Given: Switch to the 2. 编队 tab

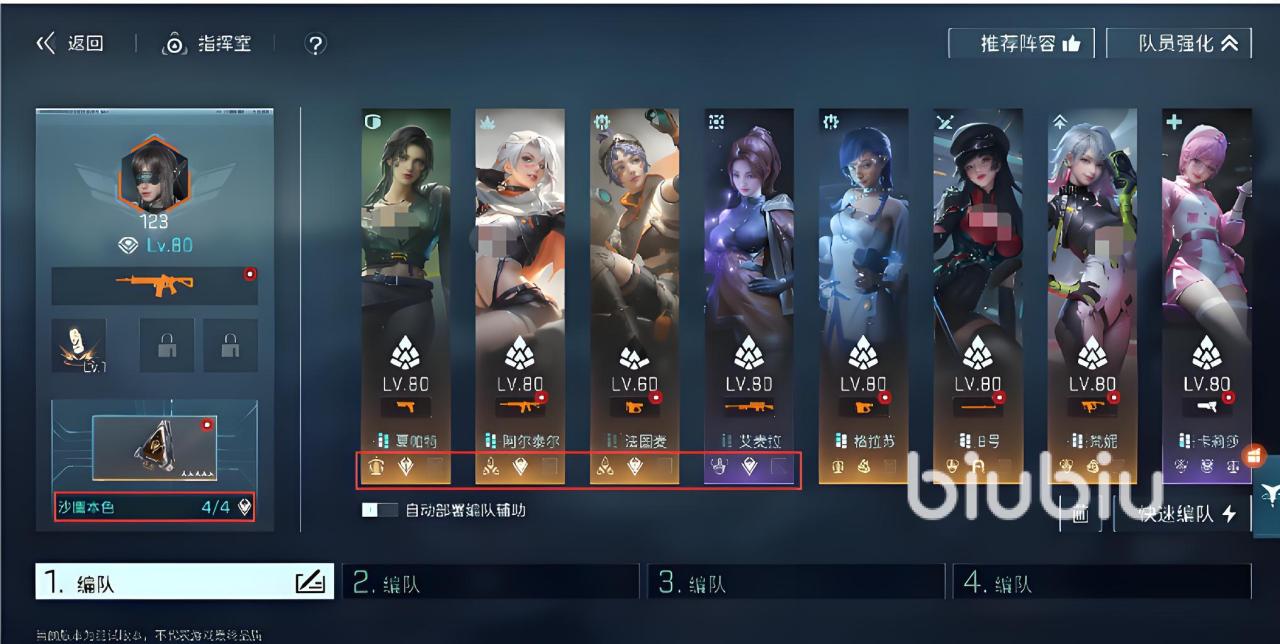Looking at the screenshot, I should (x=490, y=583).
